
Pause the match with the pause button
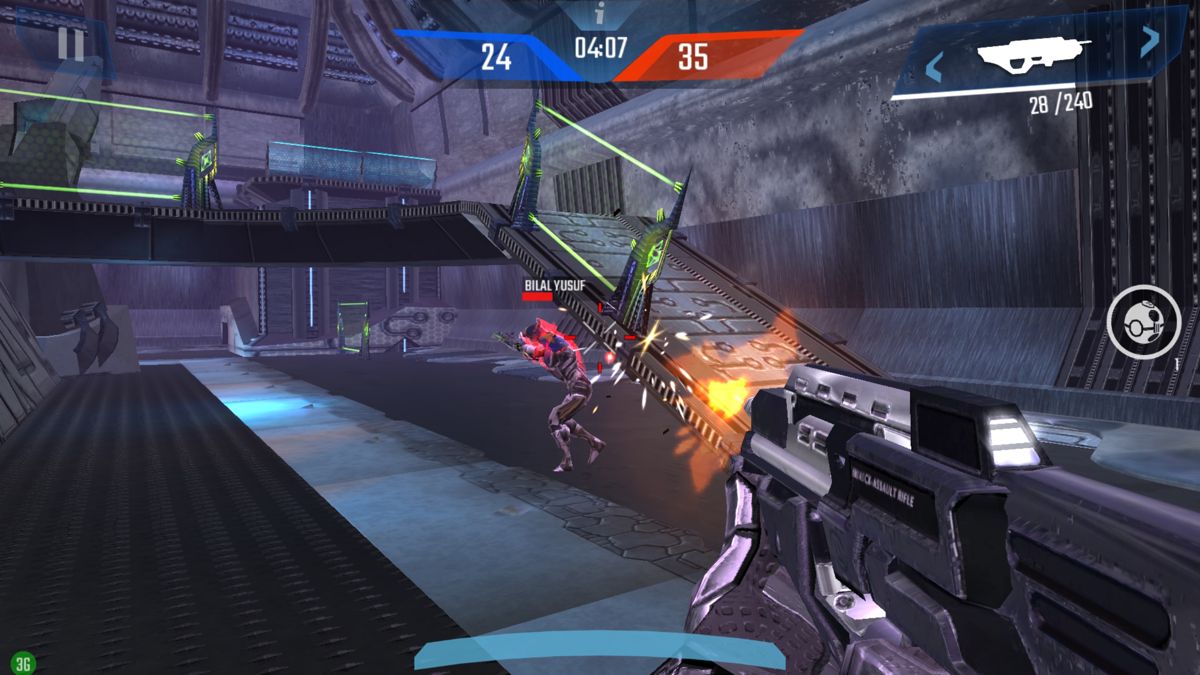70,44
